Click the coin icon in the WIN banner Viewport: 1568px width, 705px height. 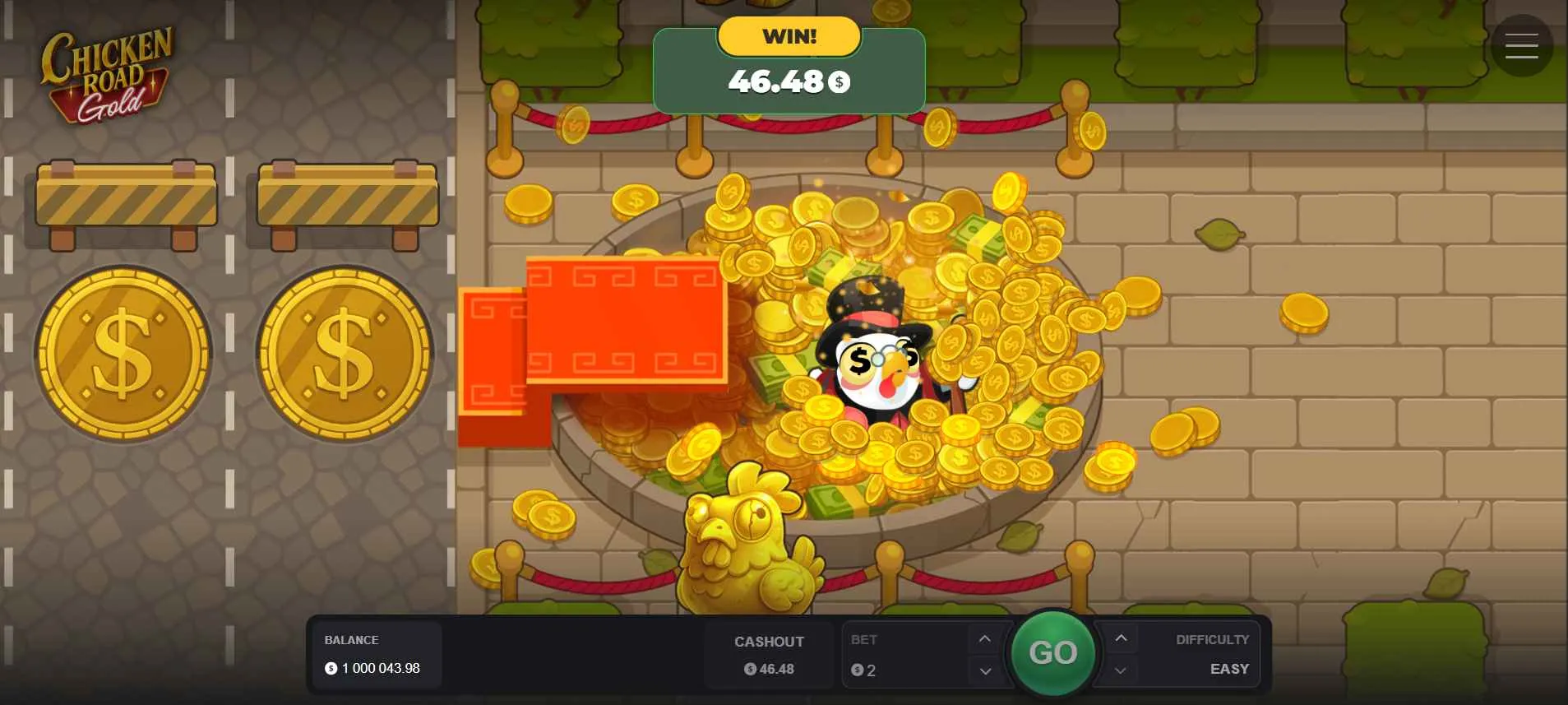[x=838, y=81]
